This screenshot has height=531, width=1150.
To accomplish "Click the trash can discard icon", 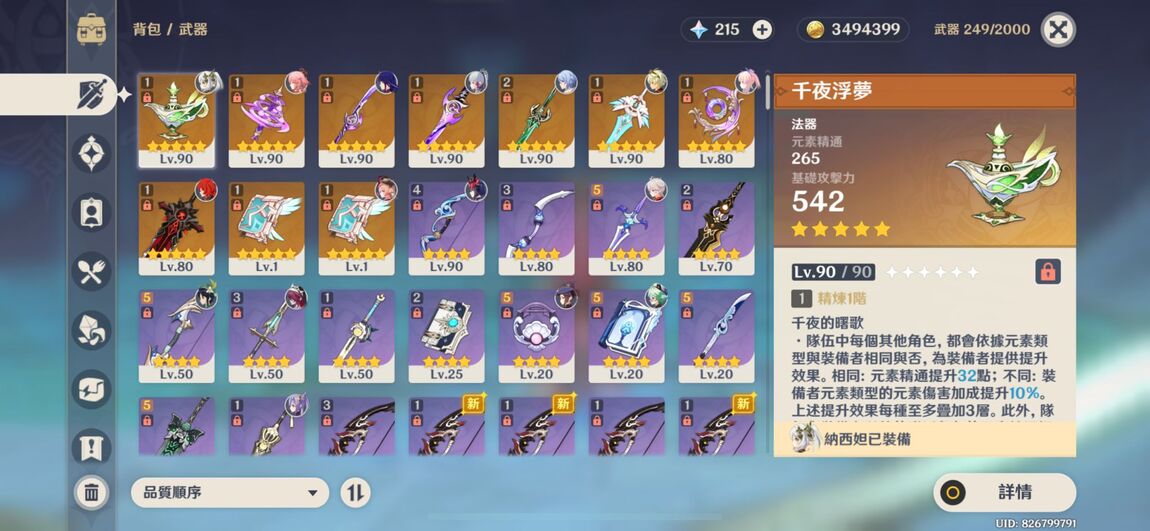I will [x=91, y=492].
